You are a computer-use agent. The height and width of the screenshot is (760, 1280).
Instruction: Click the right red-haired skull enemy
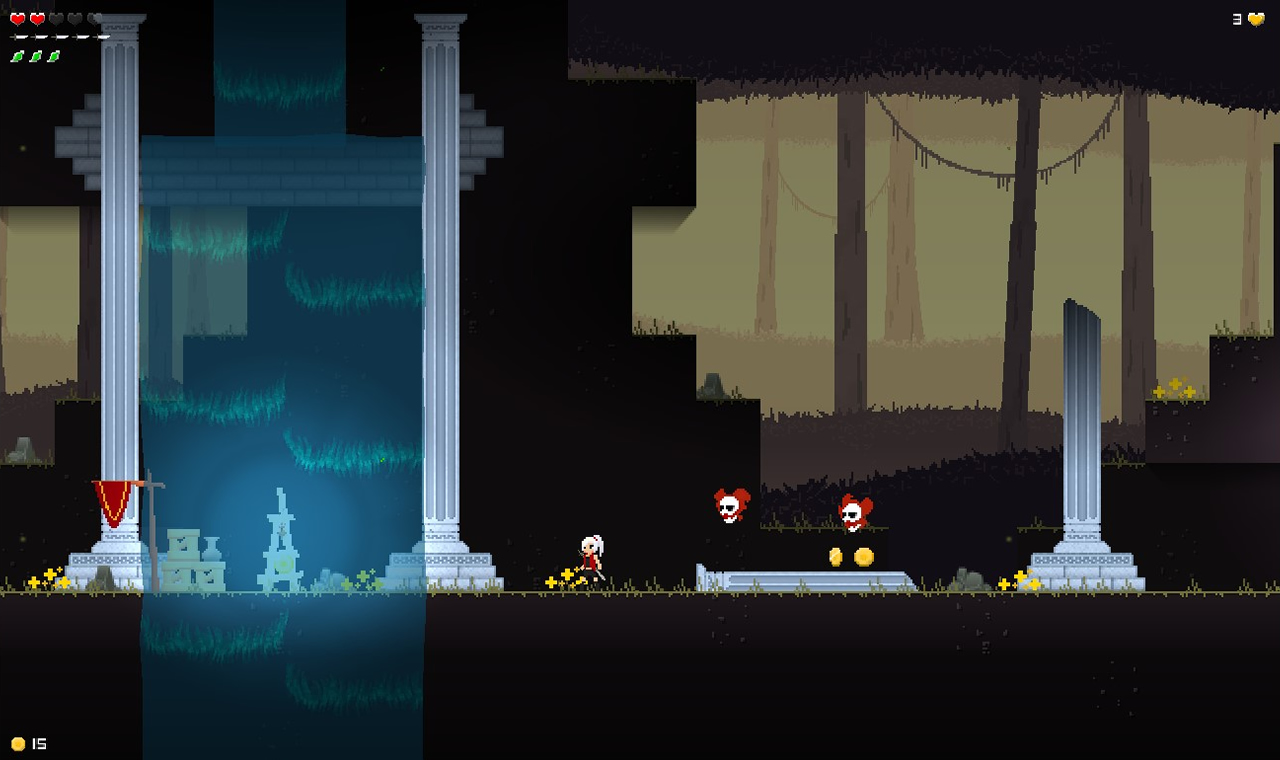pyautogui.click(x=856, y=513)
